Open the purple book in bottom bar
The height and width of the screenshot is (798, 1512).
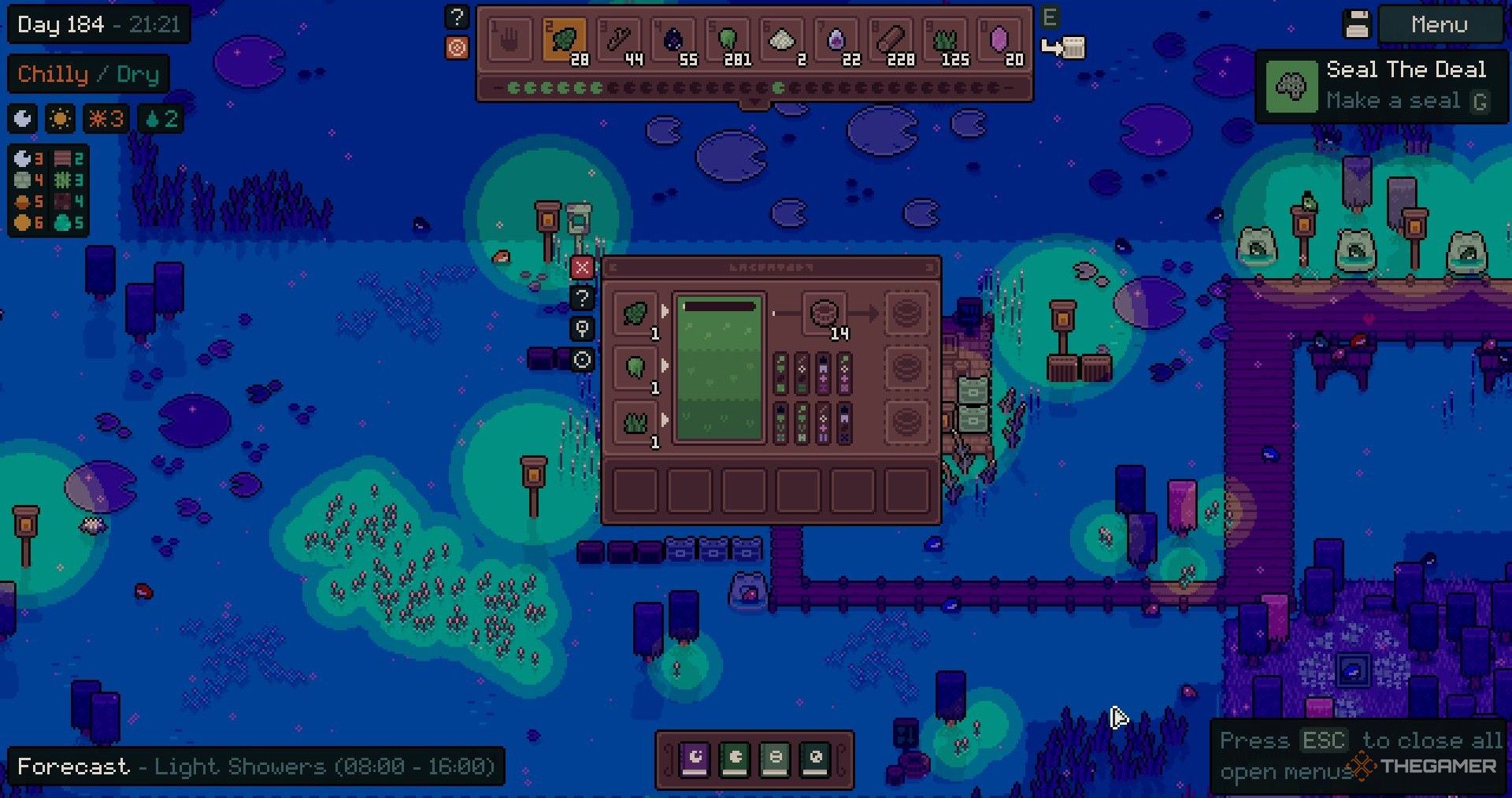pyautogui.click(x=695, y=759)
